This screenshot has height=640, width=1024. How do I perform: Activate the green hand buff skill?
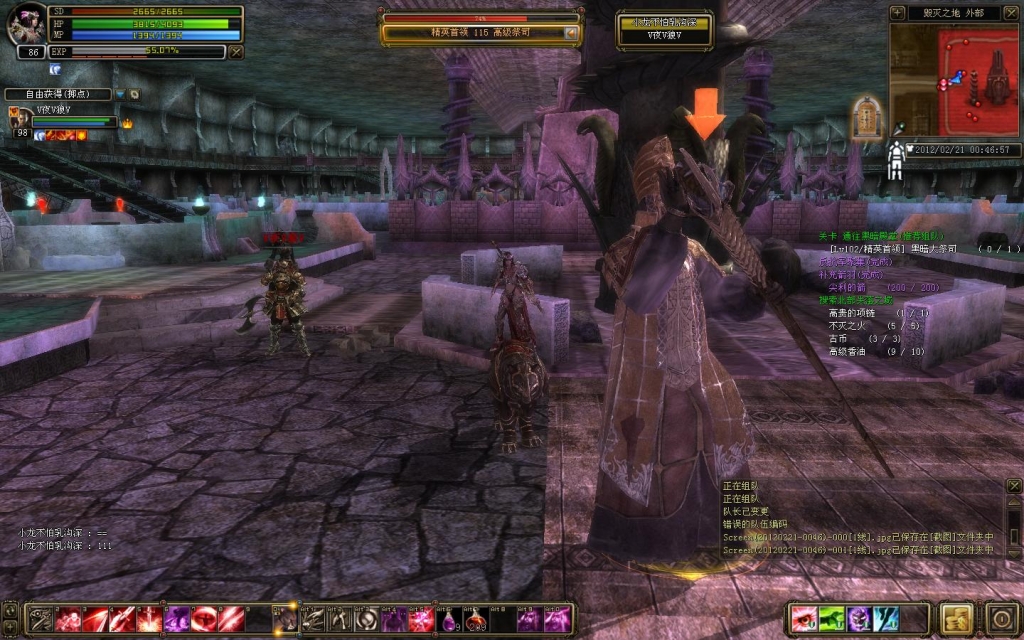pyautogui.click(x=832, y=618)
